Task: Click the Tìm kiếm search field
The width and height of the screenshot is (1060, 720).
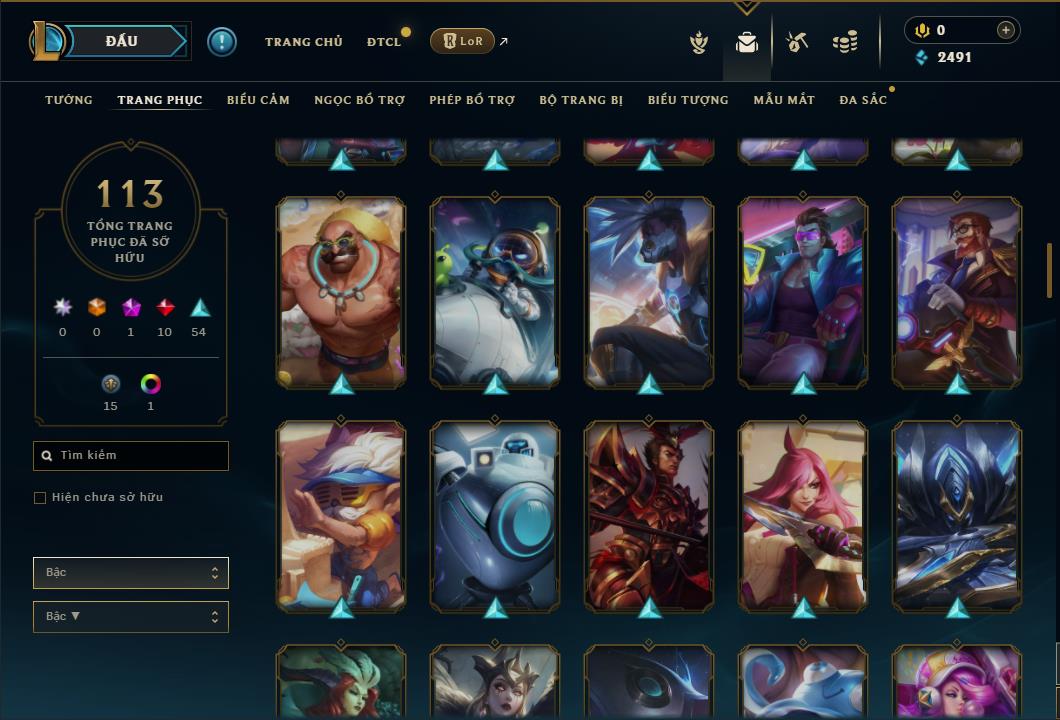Action: pos(131,456)
